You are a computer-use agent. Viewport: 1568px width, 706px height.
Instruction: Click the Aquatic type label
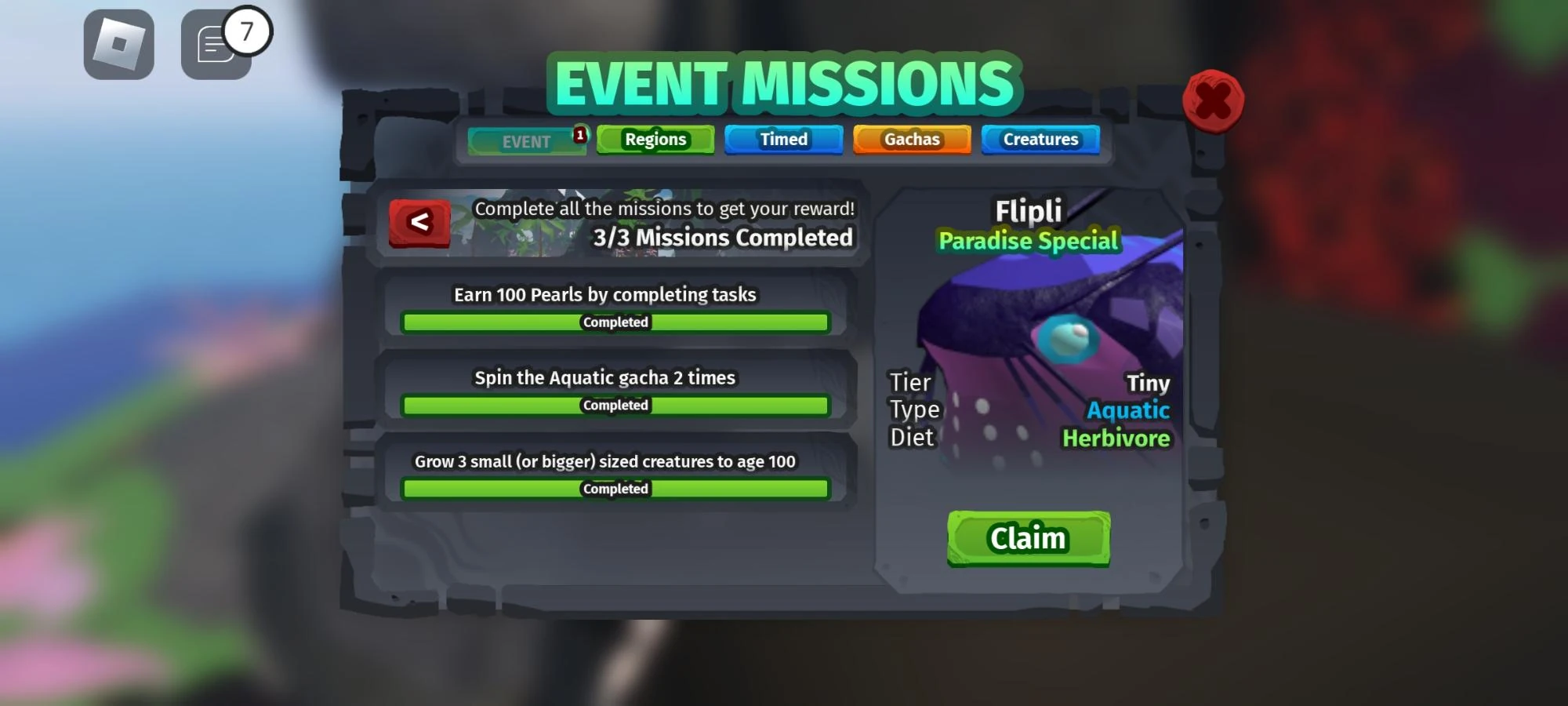pos(1127,409)
